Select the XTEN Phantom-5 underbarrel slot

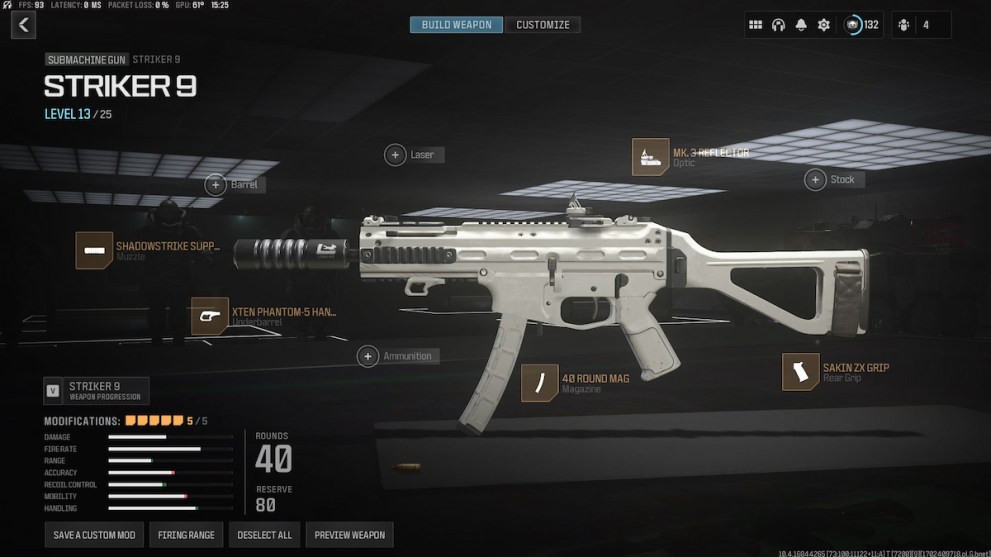tap(210, 316)
